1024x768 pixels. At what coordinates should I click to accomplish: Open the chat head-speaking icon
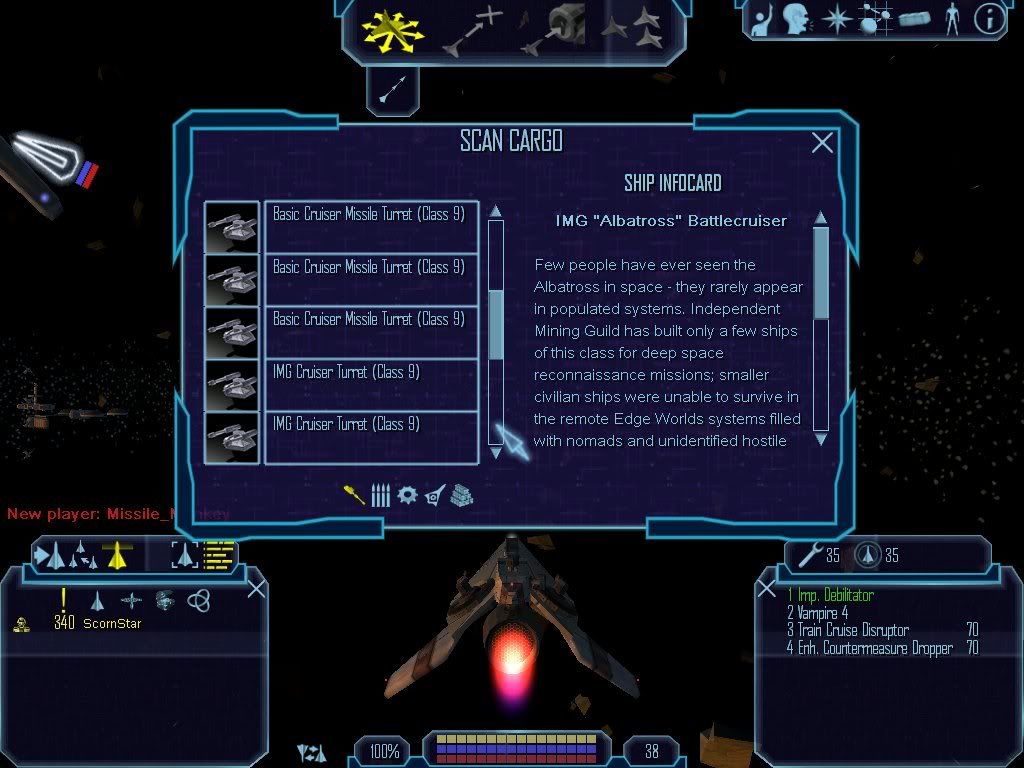coord(795,19)
